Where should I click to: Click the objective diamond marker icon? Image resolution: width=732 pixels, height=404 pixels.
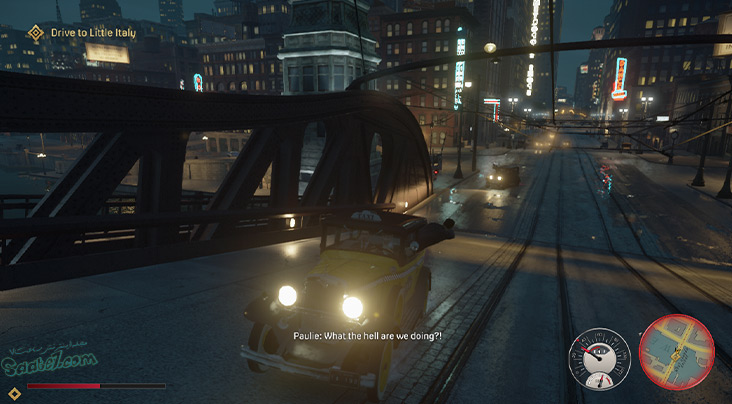[x=37, y=33]
